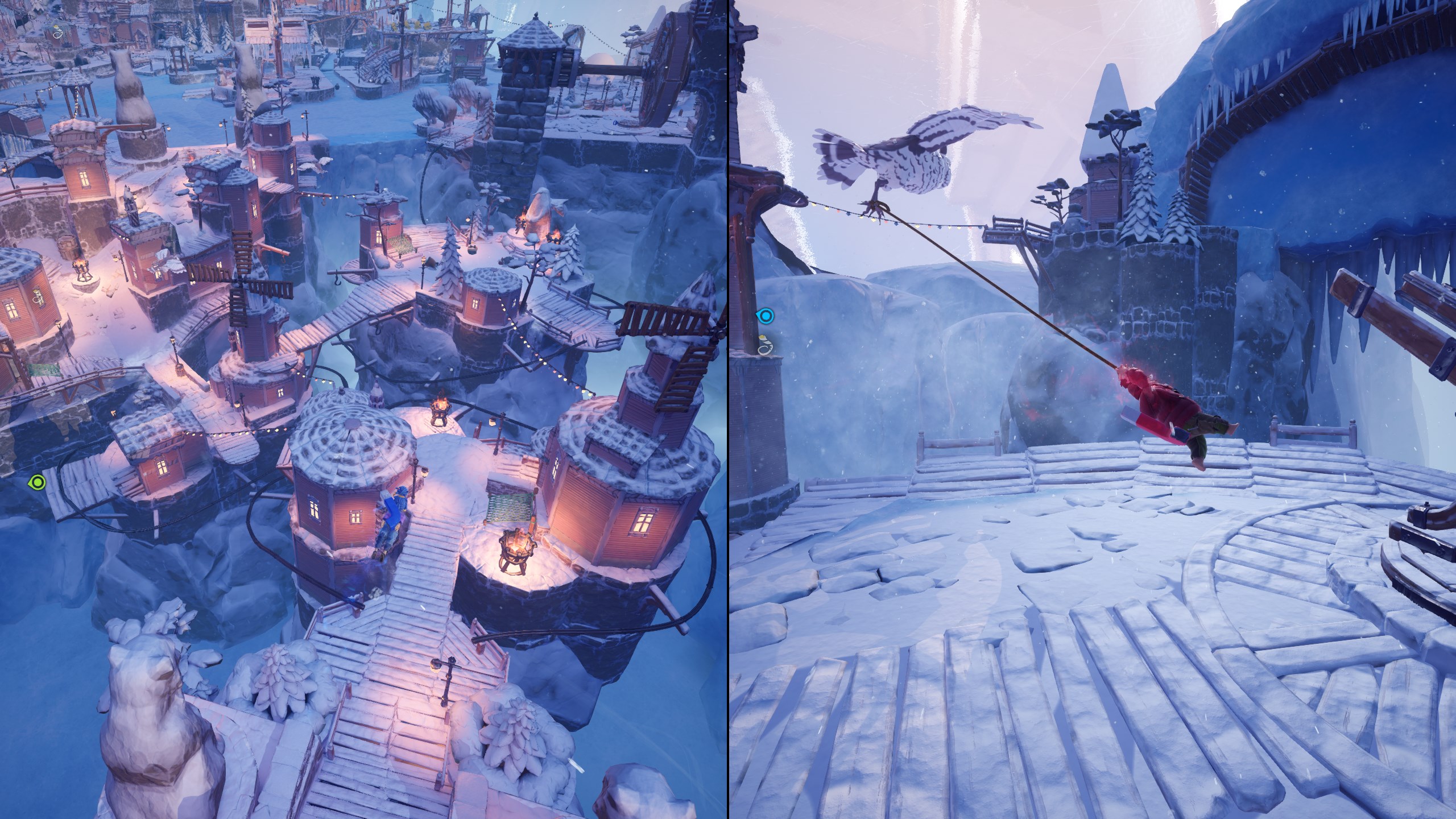Click the blue partner location marker
The width and height of the screenshot is (1456, 819).
(x=766, y=315)
